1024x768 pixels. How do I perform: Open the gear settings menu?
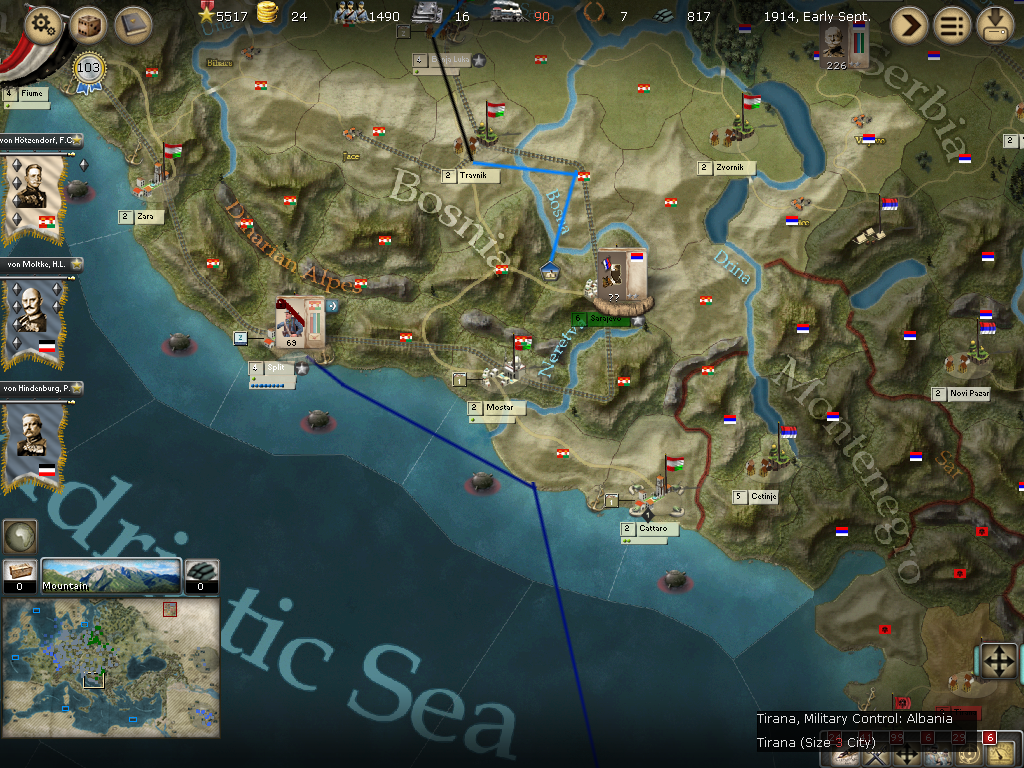pos(42,25)
